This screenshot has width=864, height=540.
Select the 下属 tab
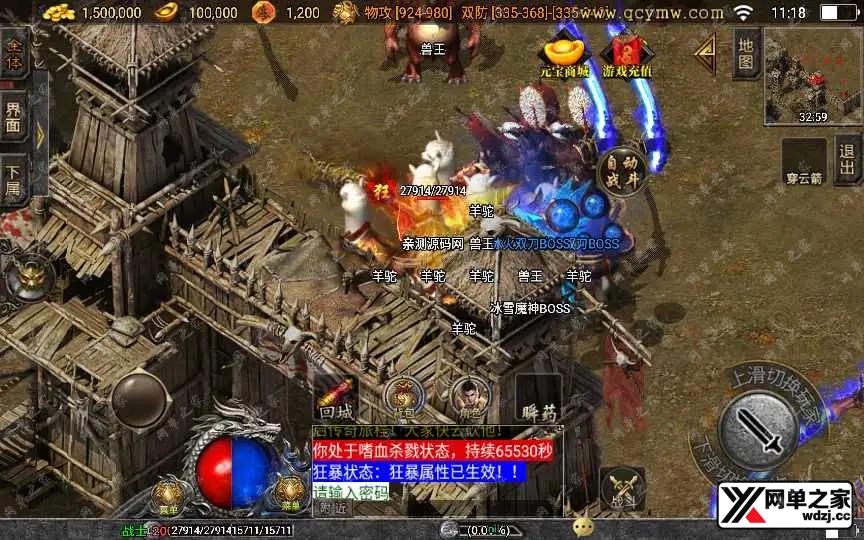[13, 175]
